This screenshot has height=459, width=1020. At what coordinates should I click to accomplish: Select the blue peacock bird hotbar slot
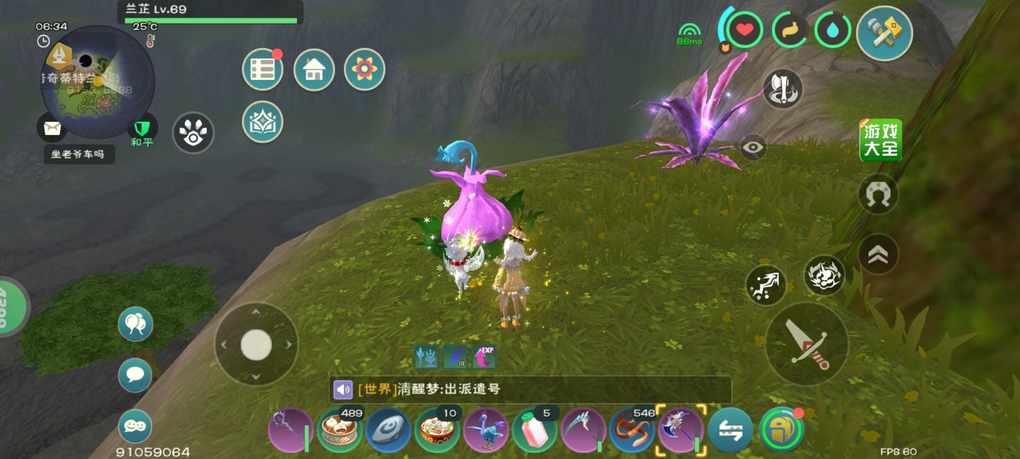tap(486, 431)
